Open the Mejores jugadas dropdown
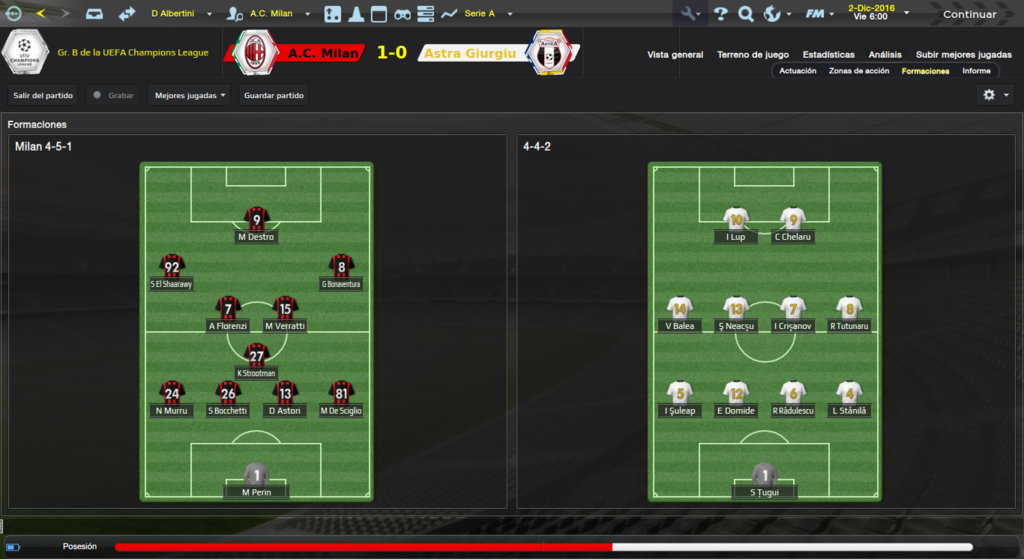This screenshot has width=1024, height=559. [190, 95]
